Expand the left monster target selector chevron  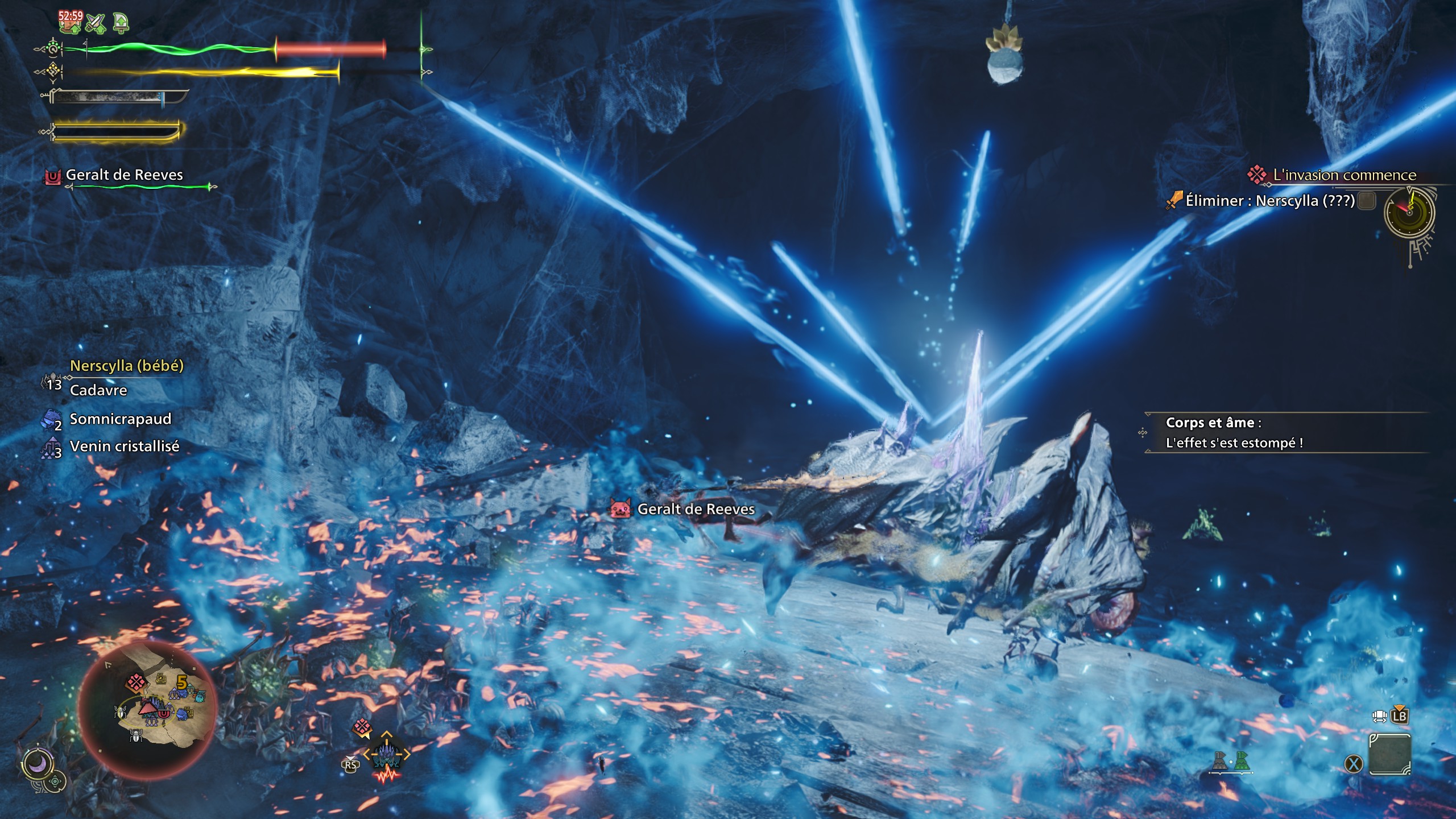tap(367, 754)
